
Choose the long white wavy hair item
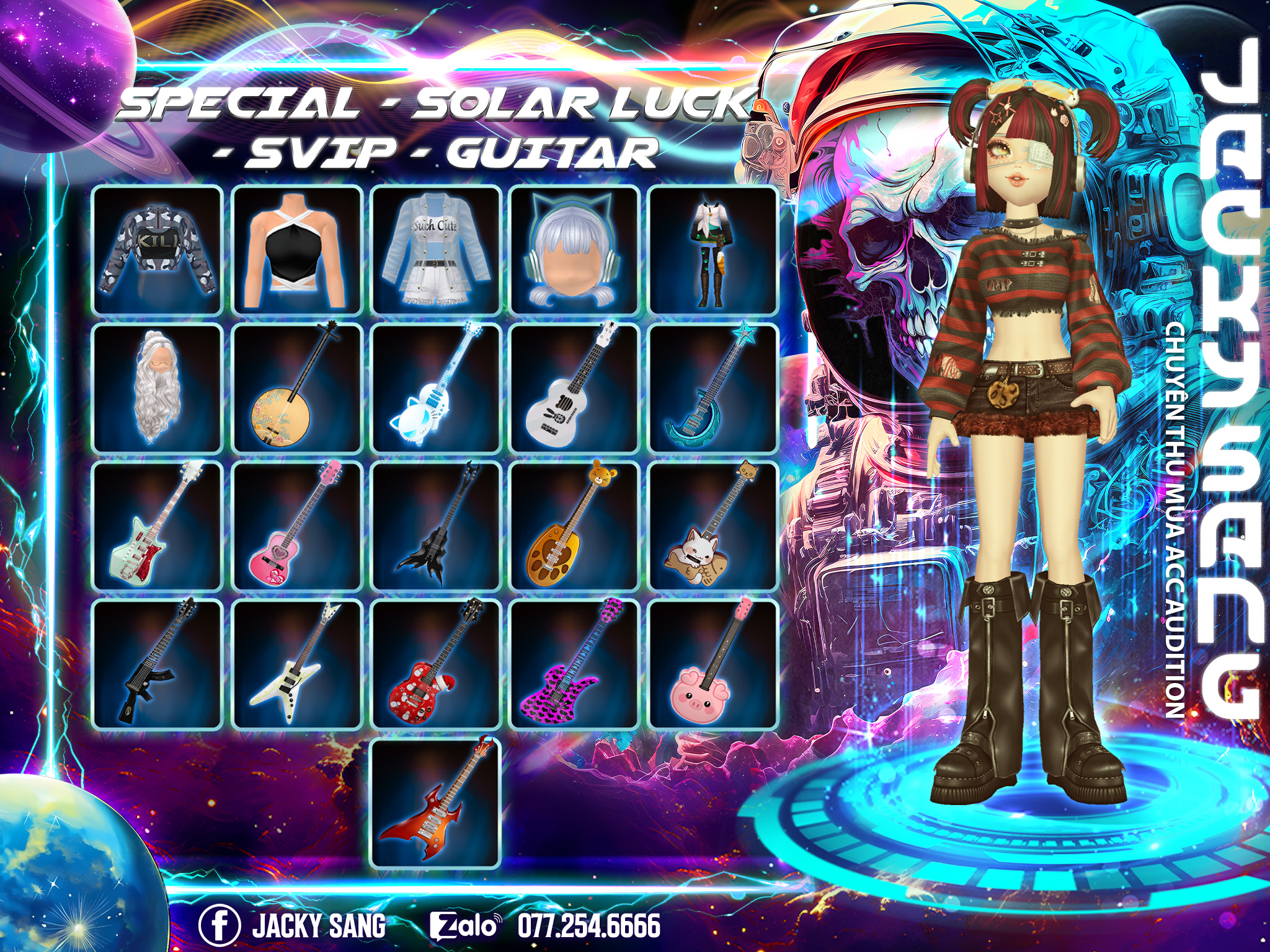(158, 389)
